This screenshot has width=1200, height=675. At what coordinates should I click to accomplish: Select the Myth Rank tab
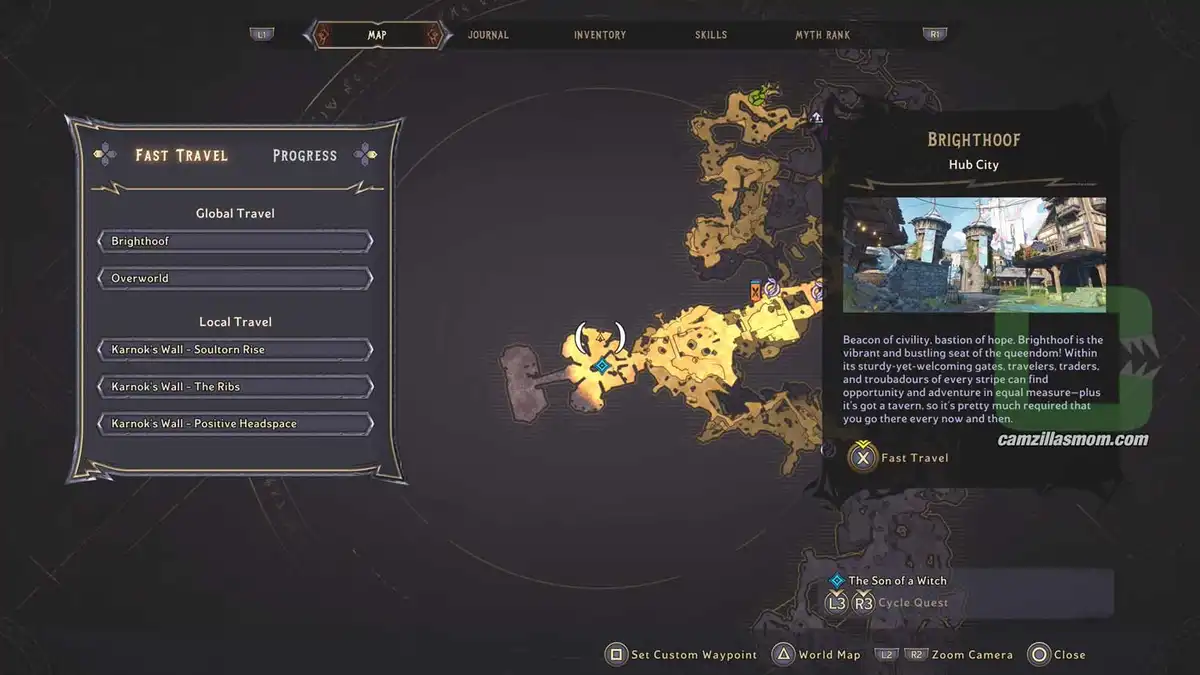pyautogui.click(x=822, y=35)
